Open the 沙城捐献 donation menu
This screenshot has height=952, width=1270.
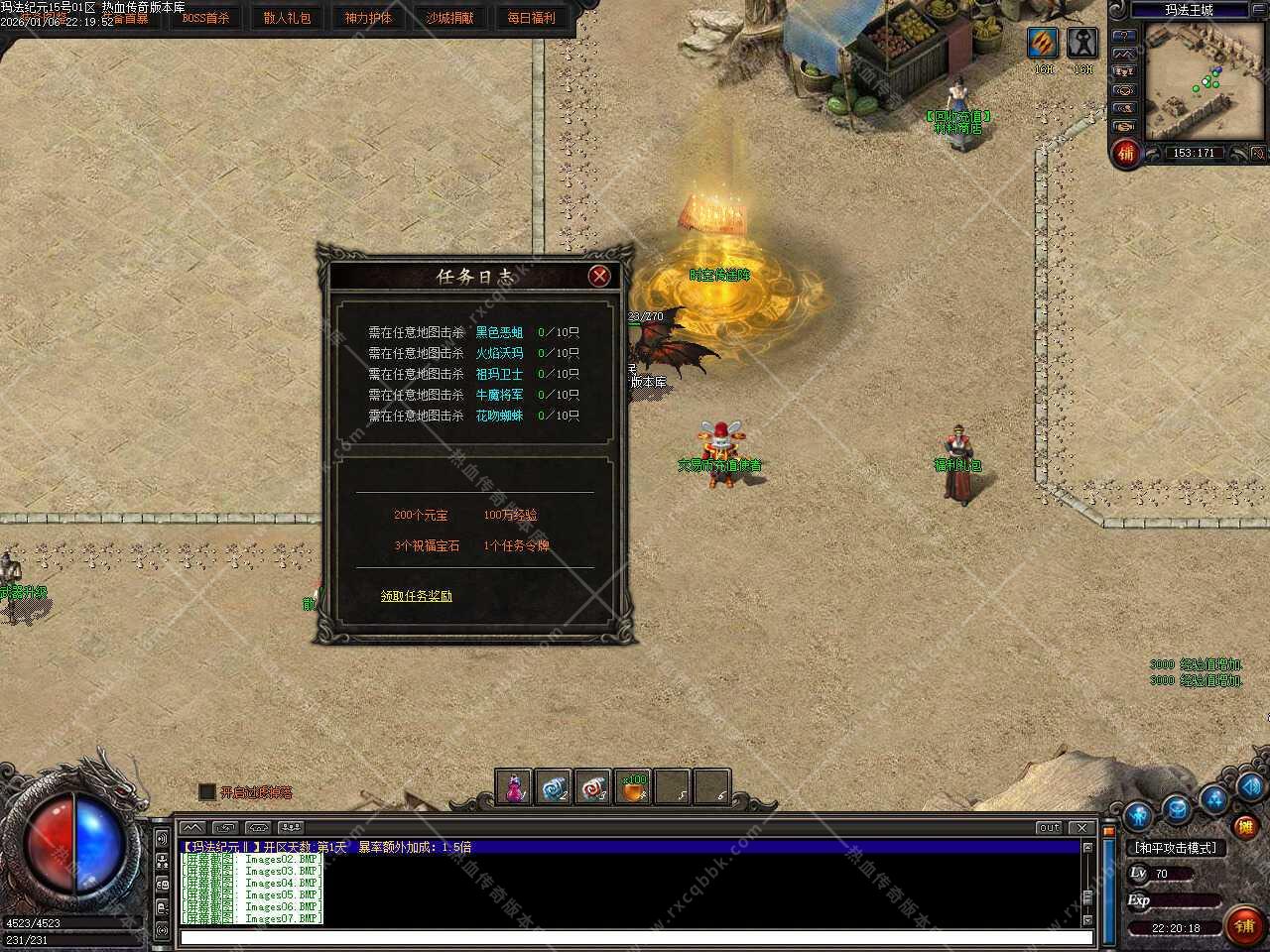tap(449, 18)
